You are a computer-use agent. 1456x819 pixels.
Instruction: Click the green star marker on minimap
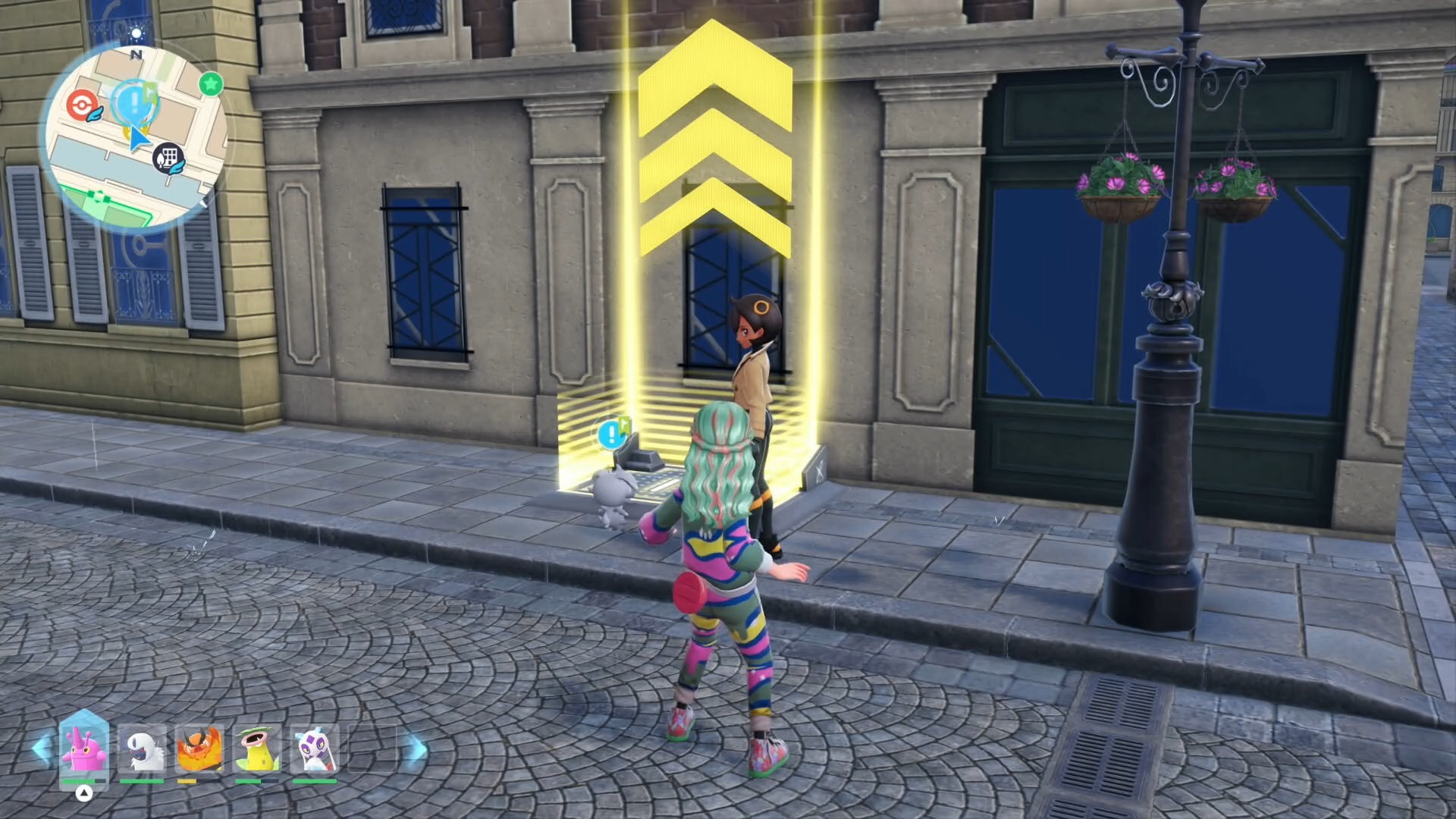211,83
